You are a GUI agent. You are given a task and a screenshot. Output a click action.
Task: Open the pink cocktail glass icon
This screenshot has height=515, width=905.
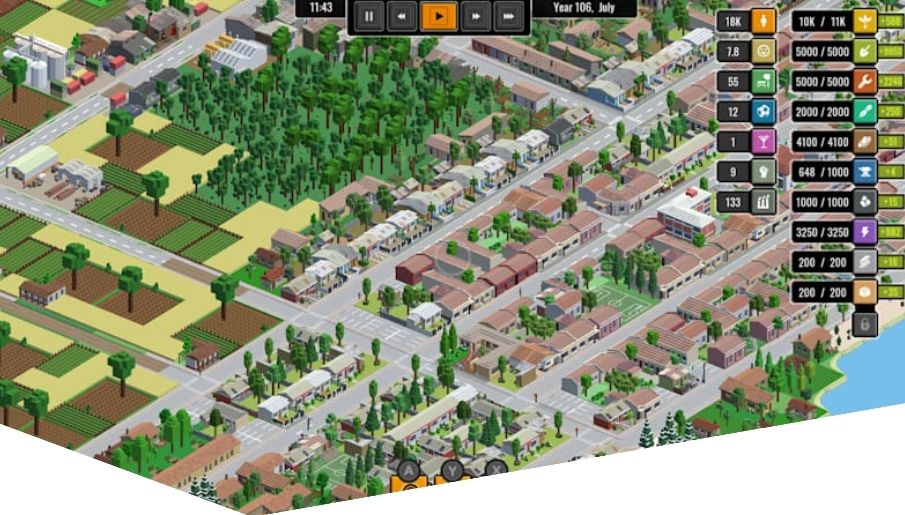763,141
